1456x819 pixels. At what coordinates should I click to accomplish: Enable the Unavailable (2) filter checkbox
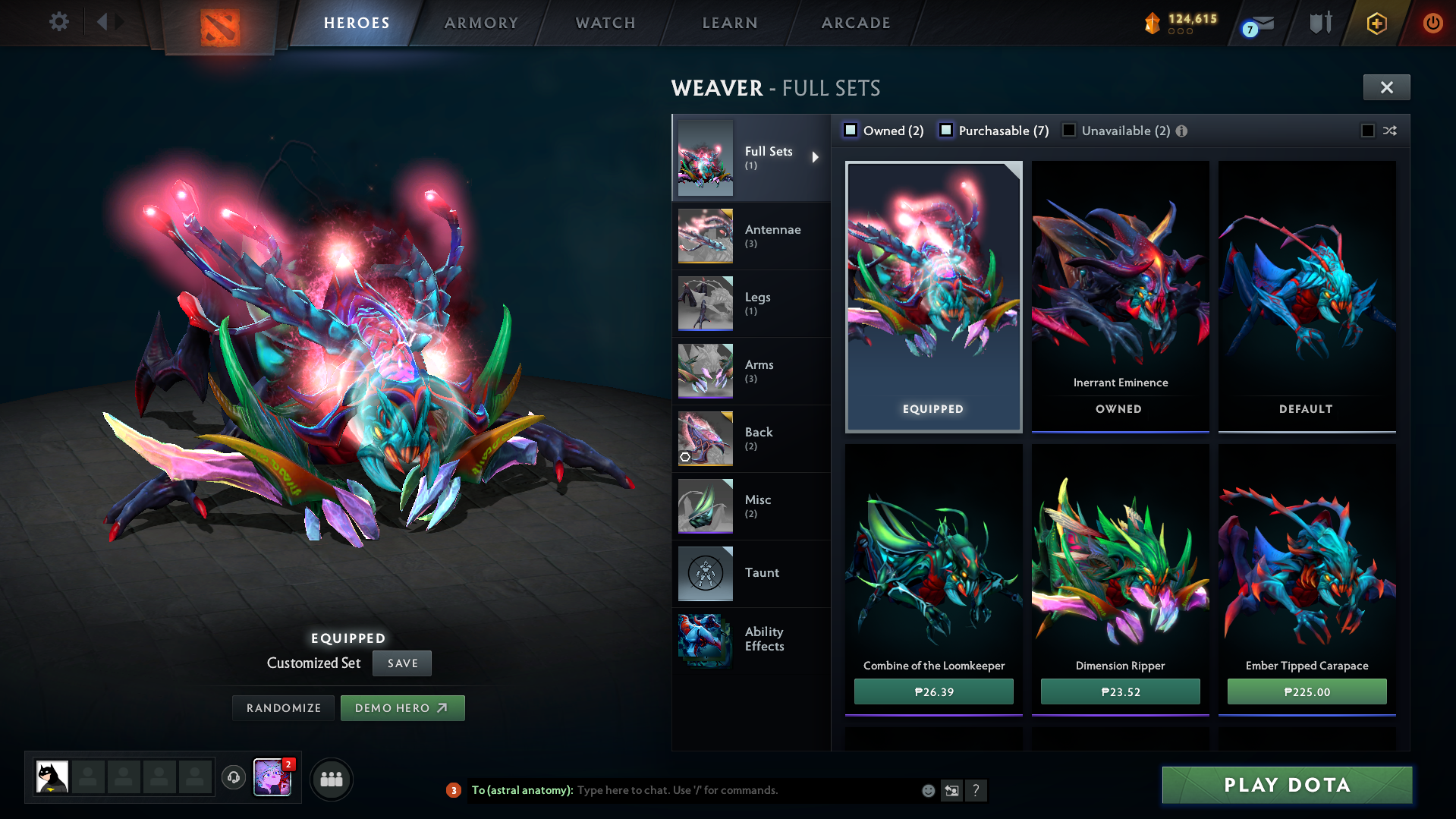click(x=1068, y=130)
